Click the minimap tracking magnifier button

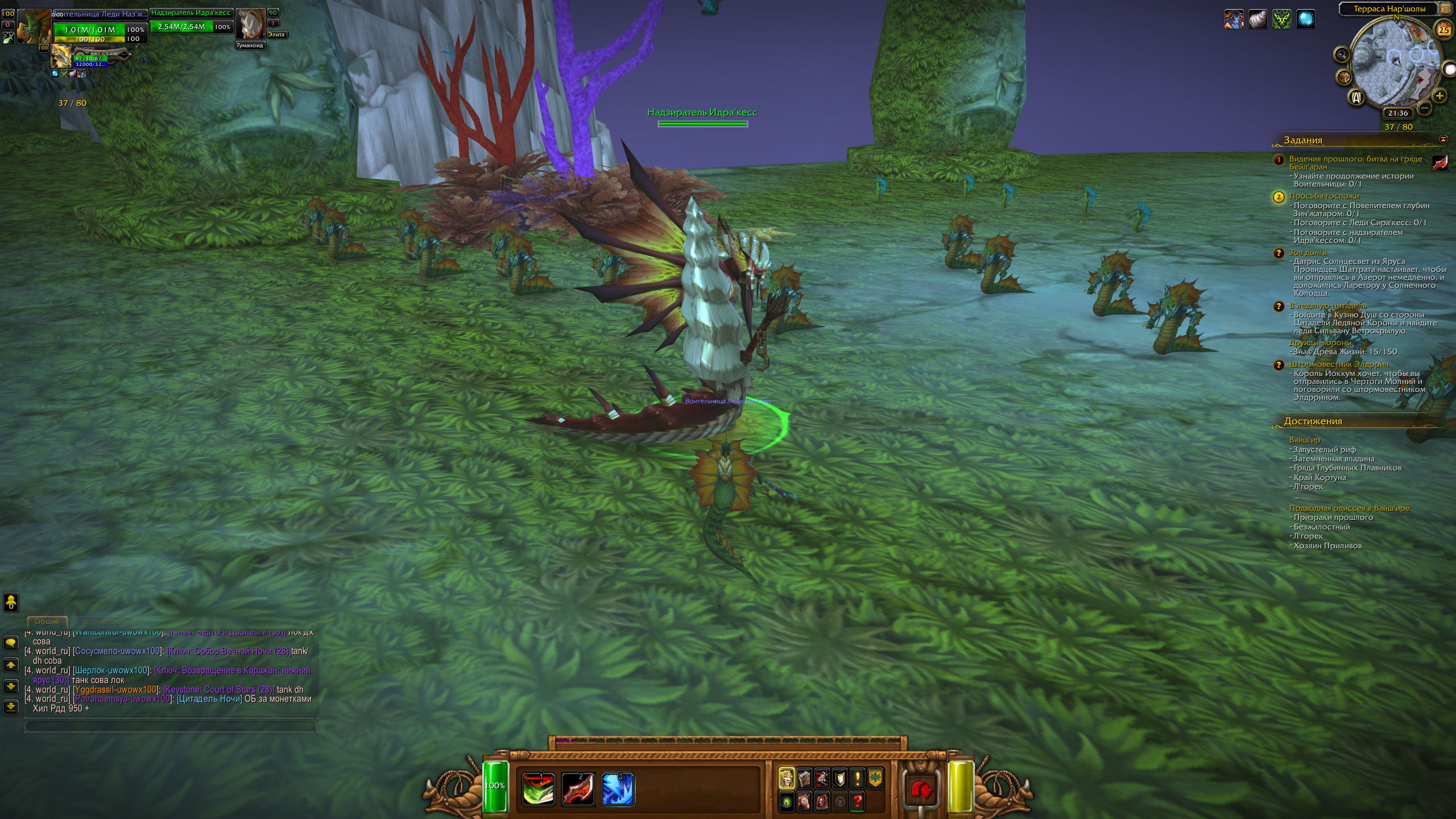click(x=1342, y=55)
